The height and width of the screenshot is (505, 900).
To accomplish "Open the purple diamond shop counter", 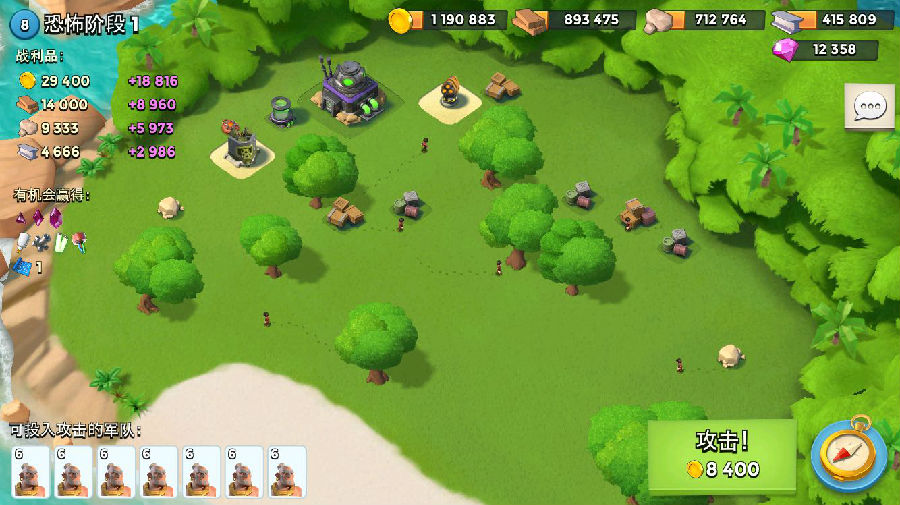I will point(826,50).
